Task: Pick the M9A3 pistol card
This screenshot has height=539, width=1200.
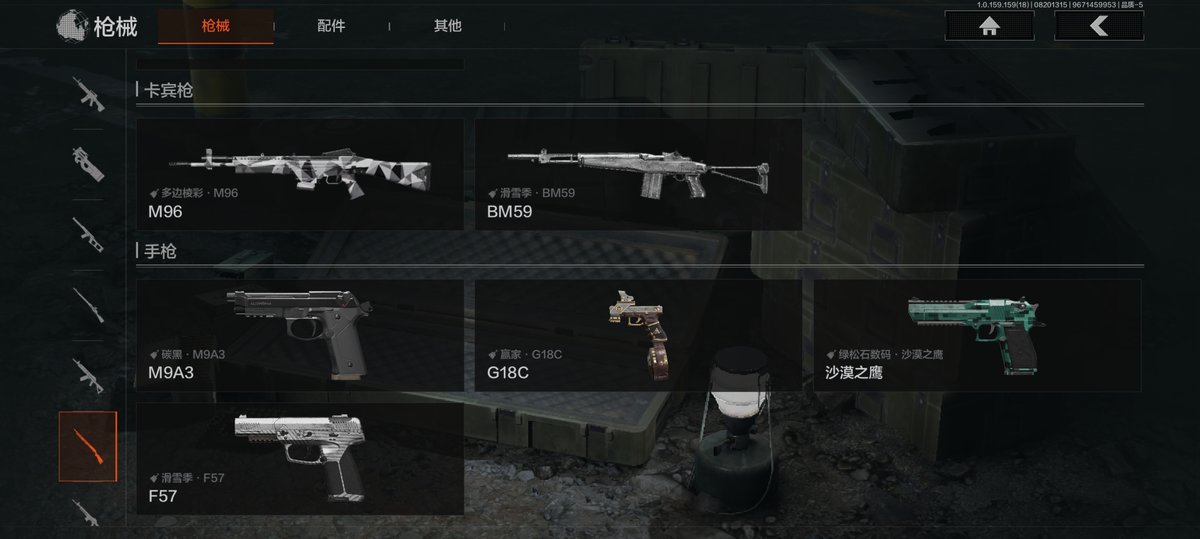Action: pos(300,335)
